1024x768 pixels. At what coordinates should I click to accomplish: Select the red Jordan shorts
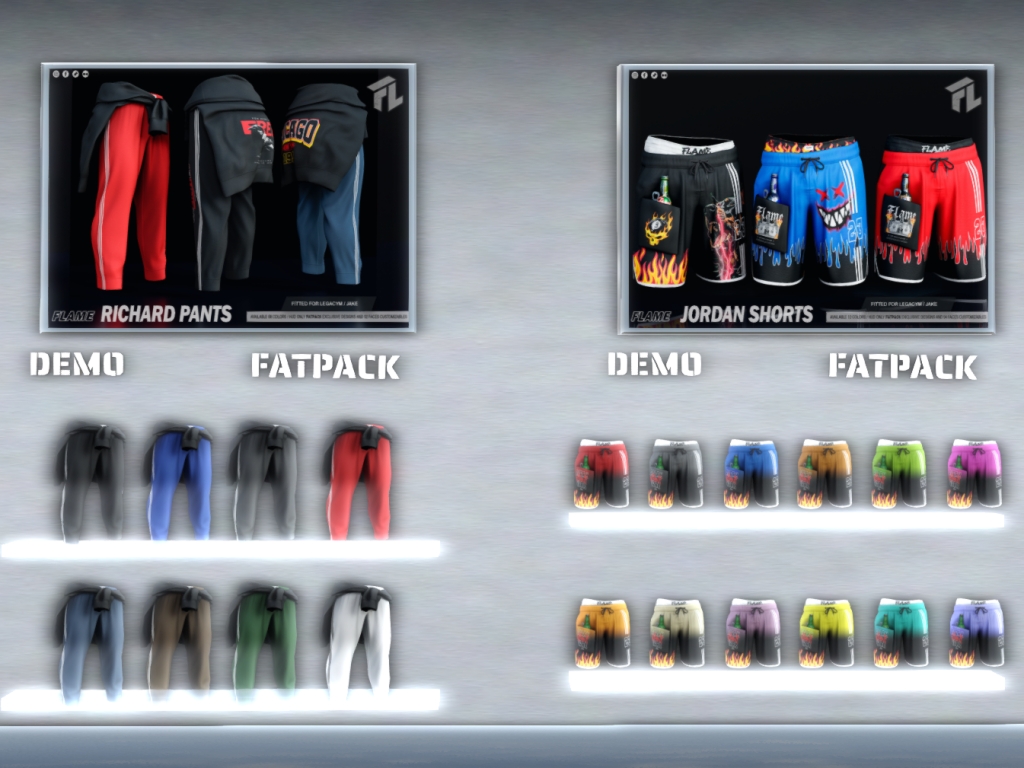(x=601, y=473)
